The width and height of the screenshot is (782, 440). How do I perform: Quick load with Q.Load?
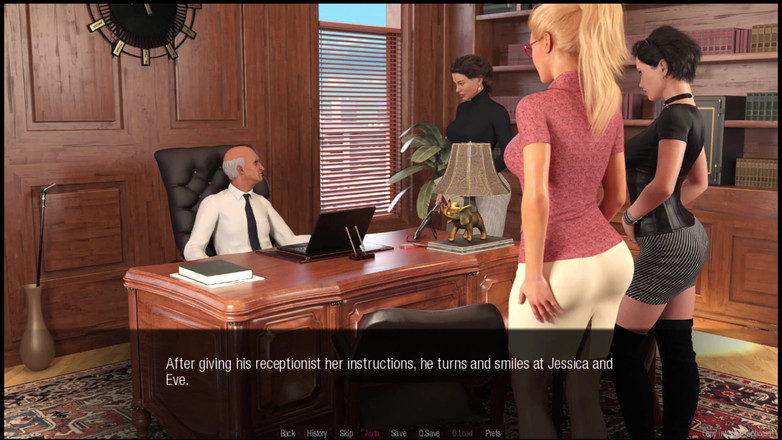click(x=462, y=433)
